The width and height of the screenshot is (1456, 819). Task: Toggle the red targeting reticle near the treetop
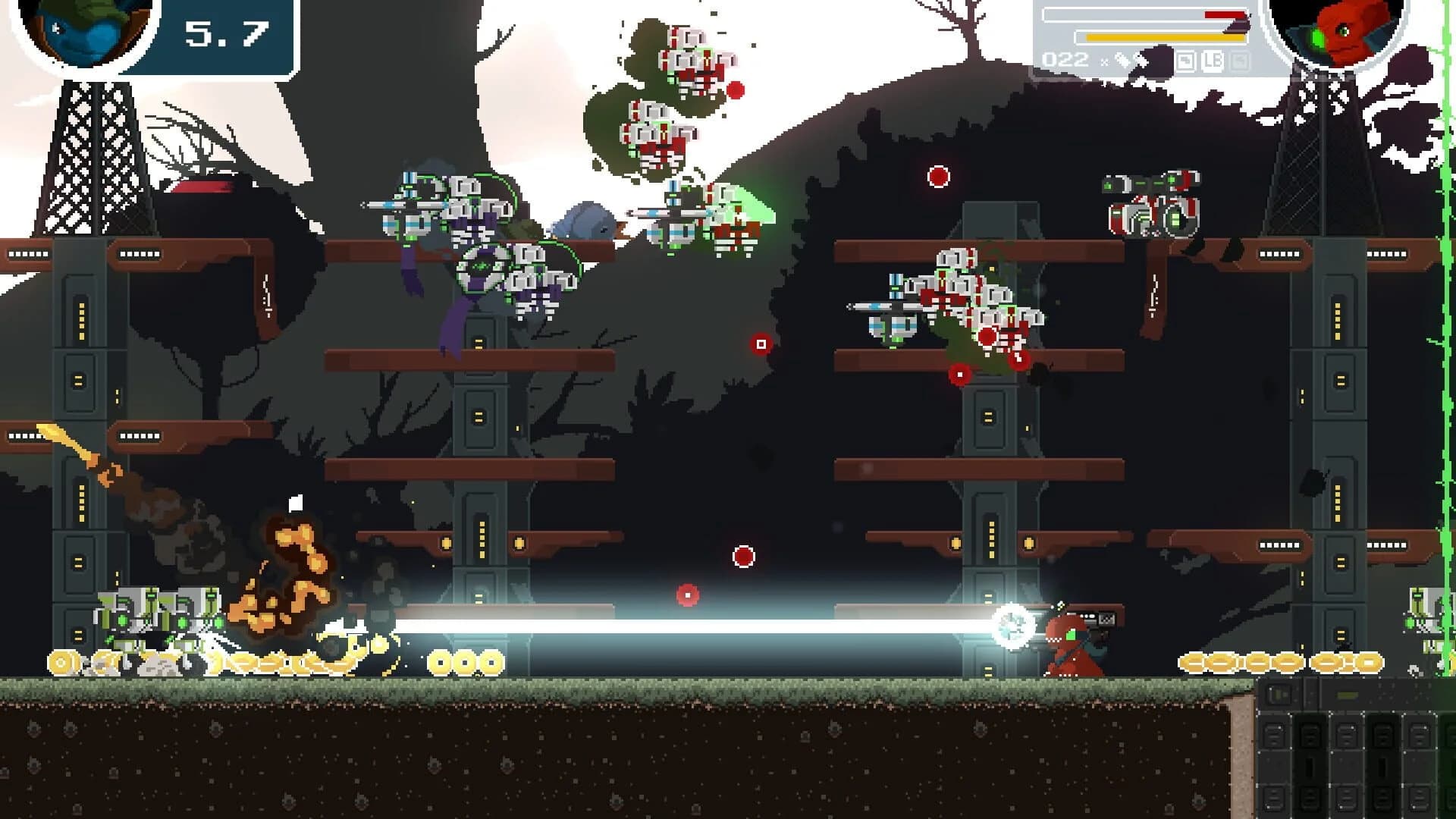[938, 176]
